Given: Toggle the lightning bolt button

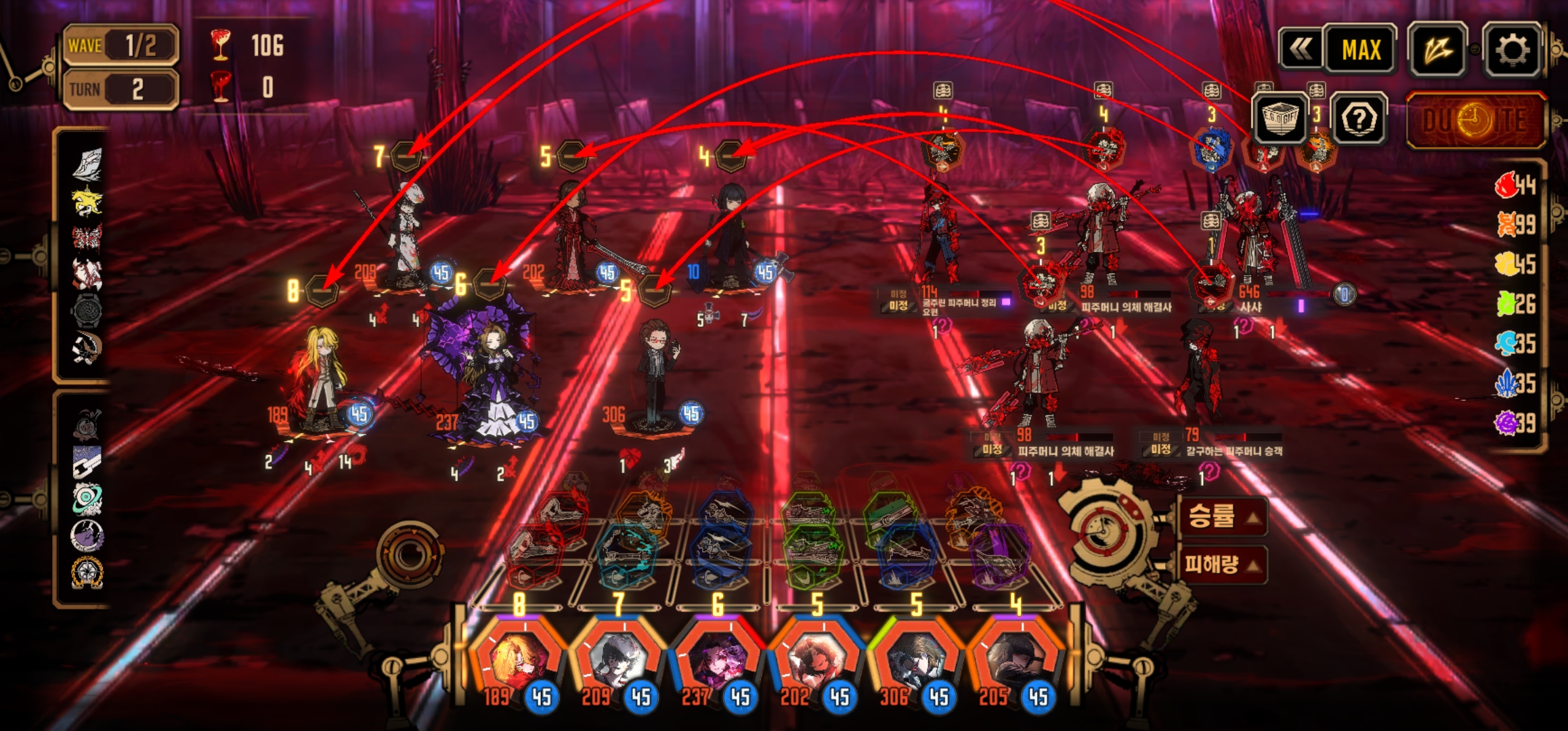Looking at the screenshot, I should click(1437, 49).
